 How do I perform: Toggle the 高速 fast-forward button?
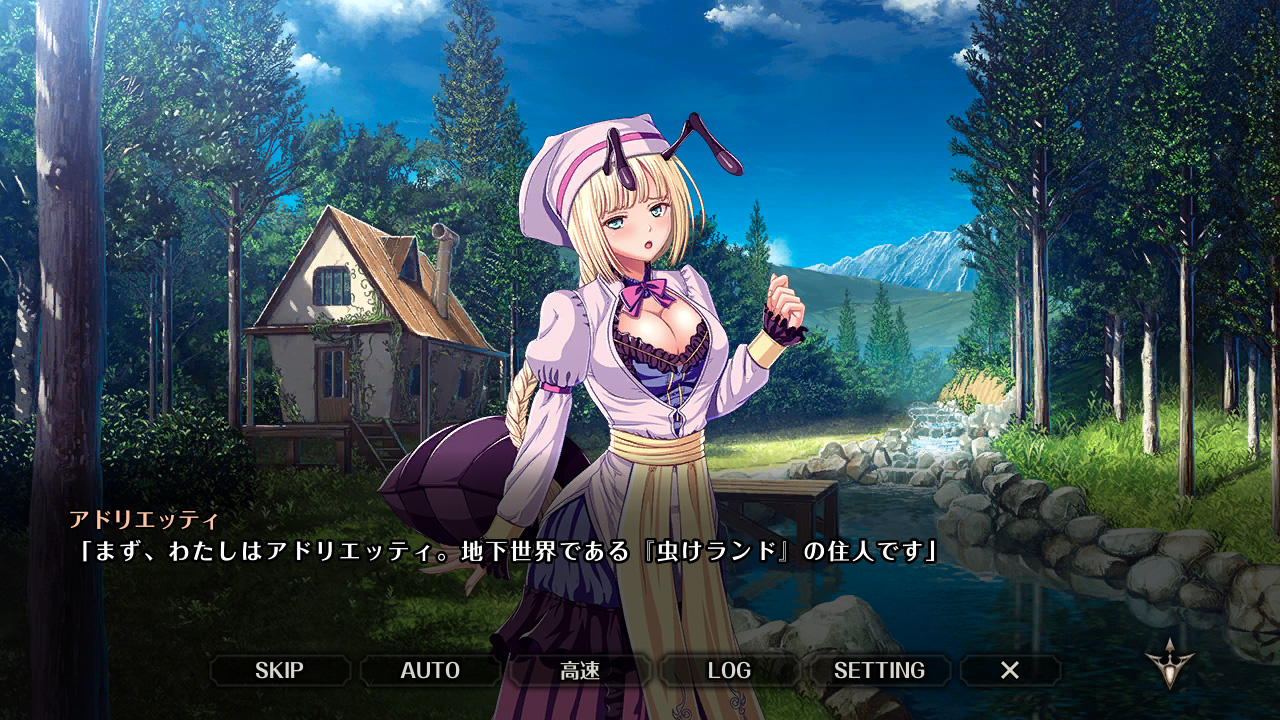580,670
